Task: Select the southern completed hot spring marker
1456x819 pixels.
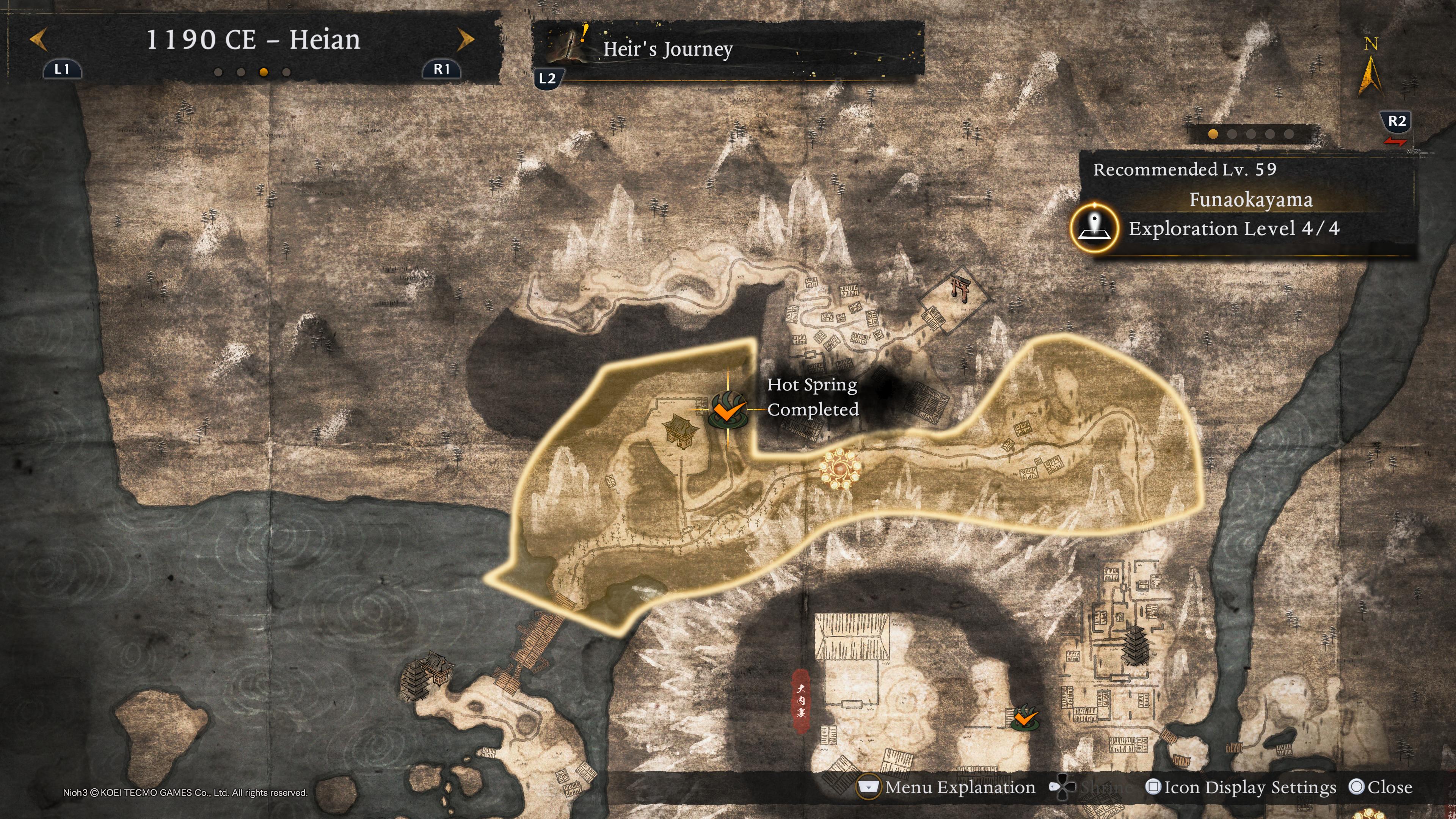Action: click(1024, 718)
